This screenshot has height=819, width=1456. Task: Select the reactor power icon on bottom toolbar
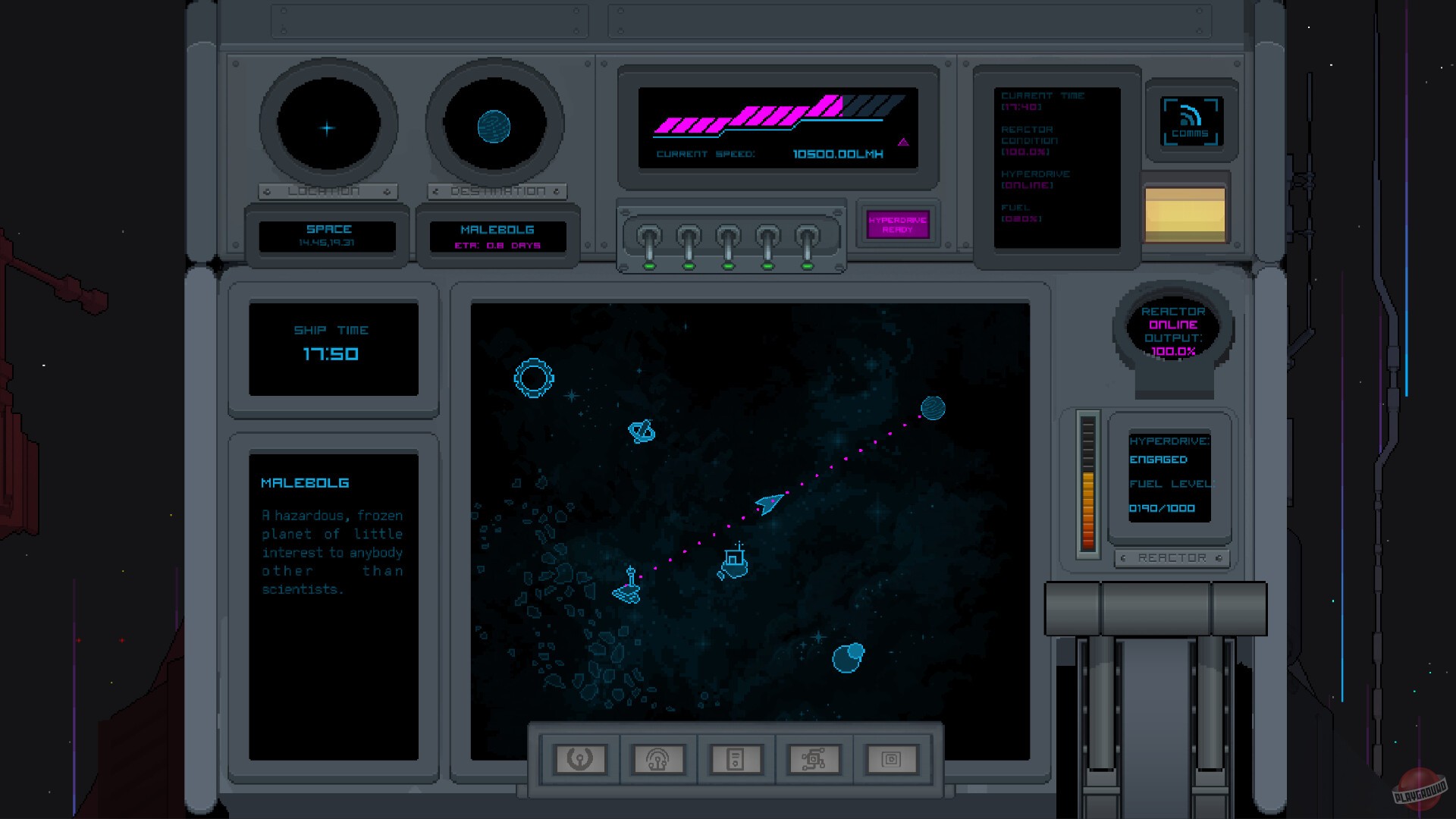point(581,757)
